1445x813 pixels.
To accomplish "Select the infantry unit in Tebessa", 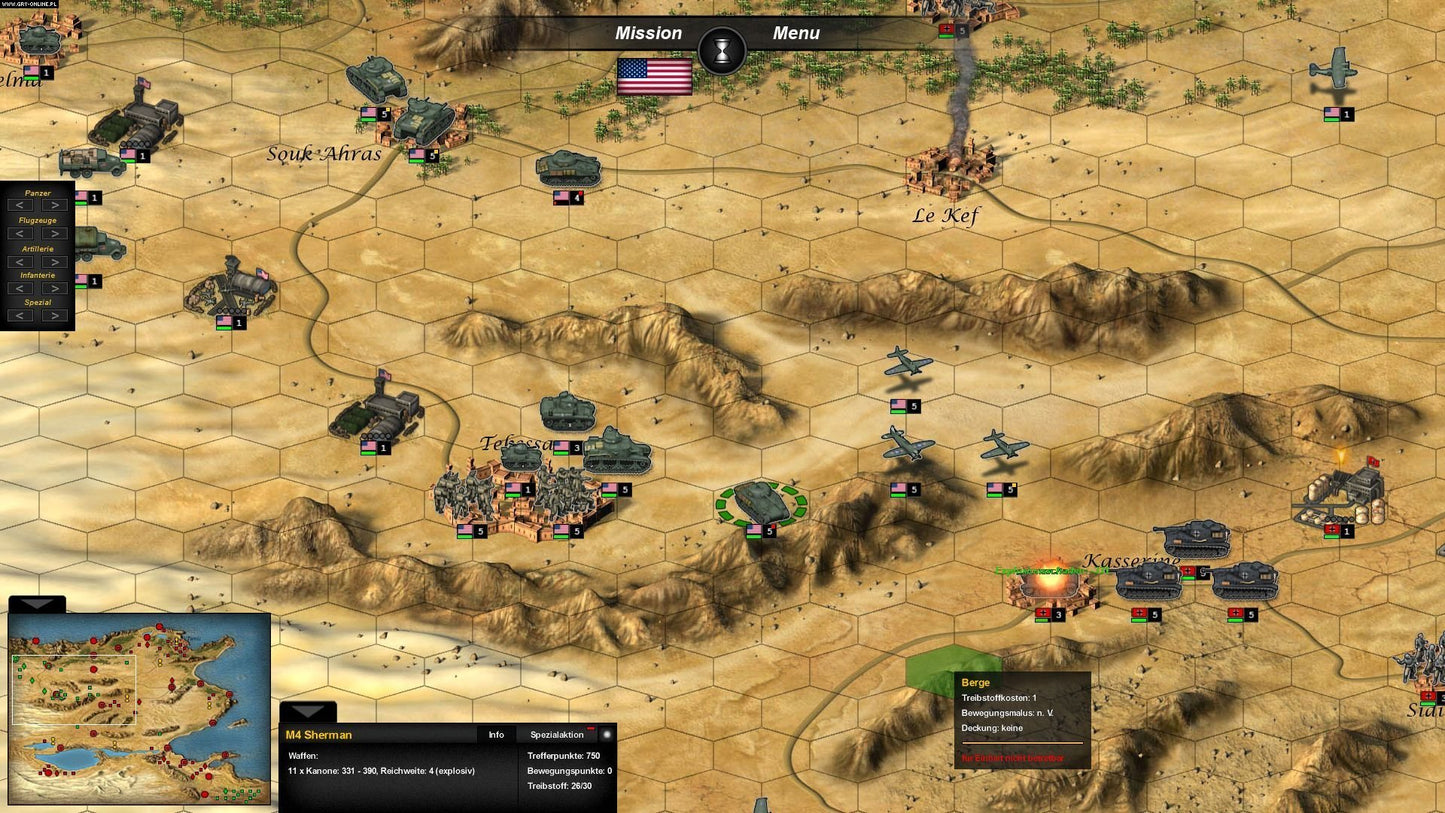I will click(465, 492).
